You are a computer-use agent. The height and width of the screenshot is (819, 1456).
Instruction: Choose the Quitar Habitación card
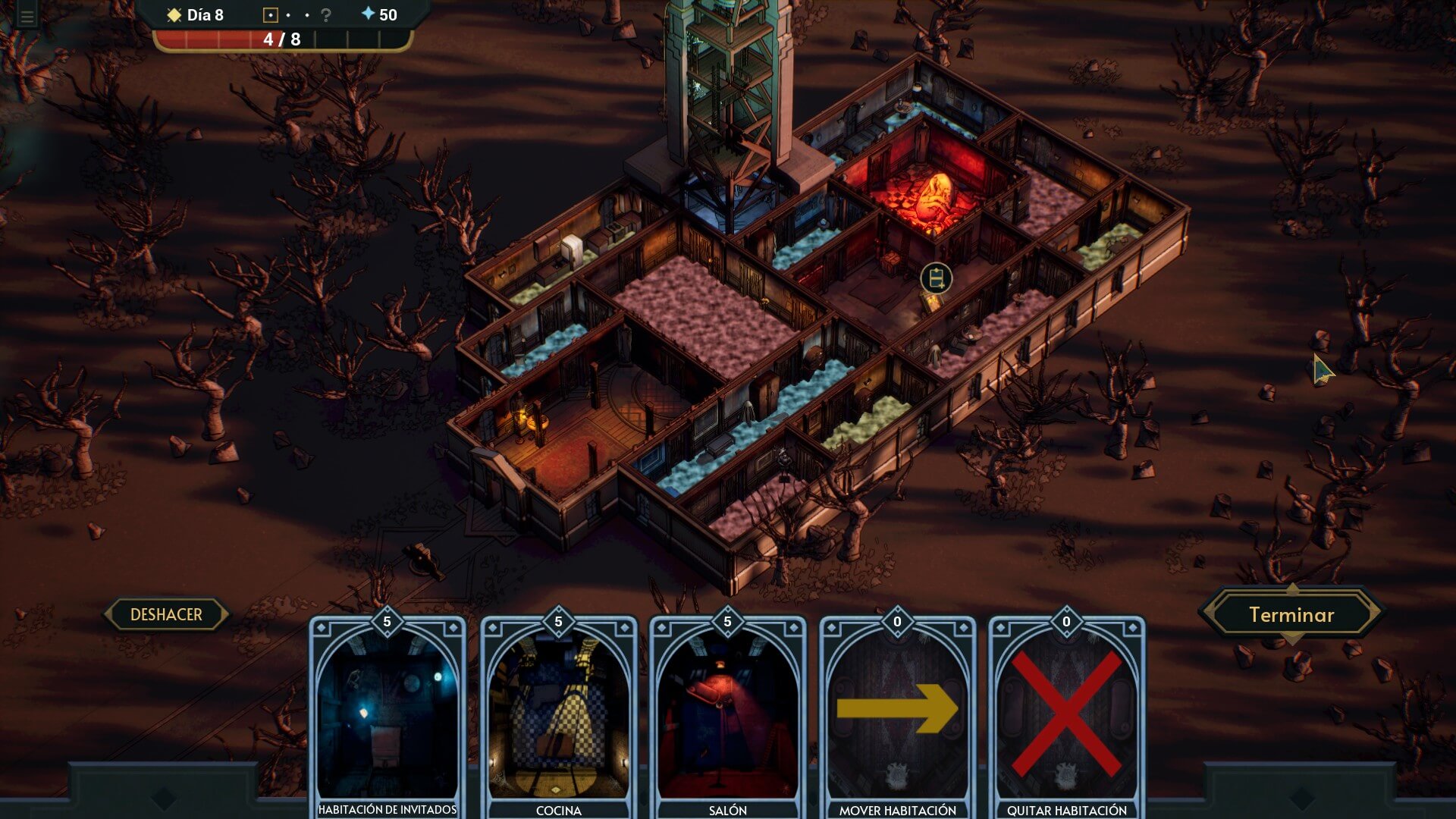(x=1066, y=717)
